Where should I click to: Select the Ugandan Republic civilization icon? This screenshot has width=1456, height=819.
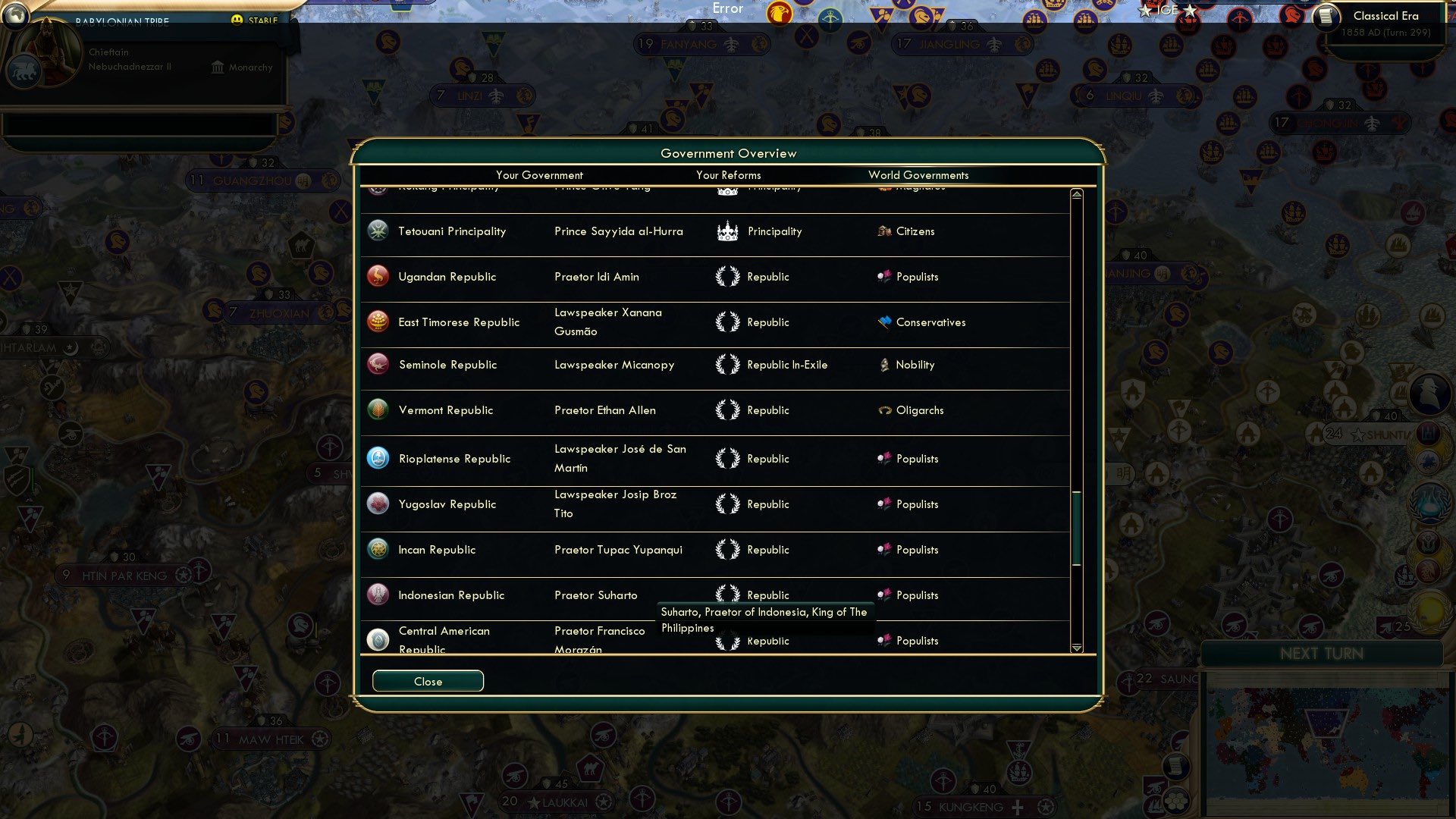coord(378,276)
